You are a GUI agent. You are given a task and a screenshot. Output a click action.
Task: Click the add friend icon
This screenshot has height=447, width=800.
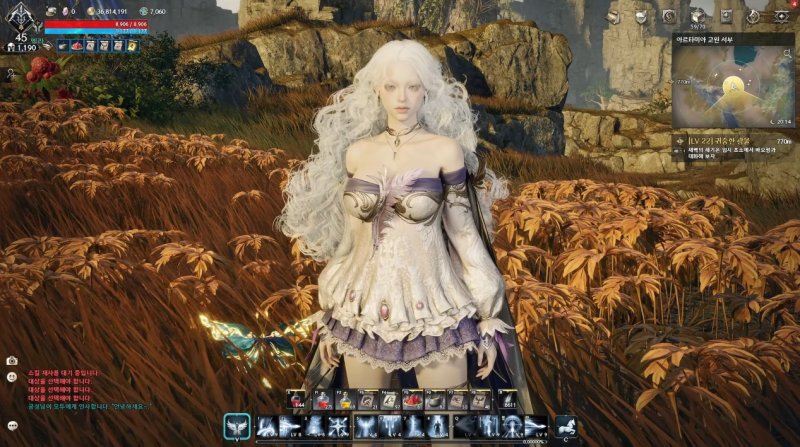pyautogui.click(x=12, y=73)
